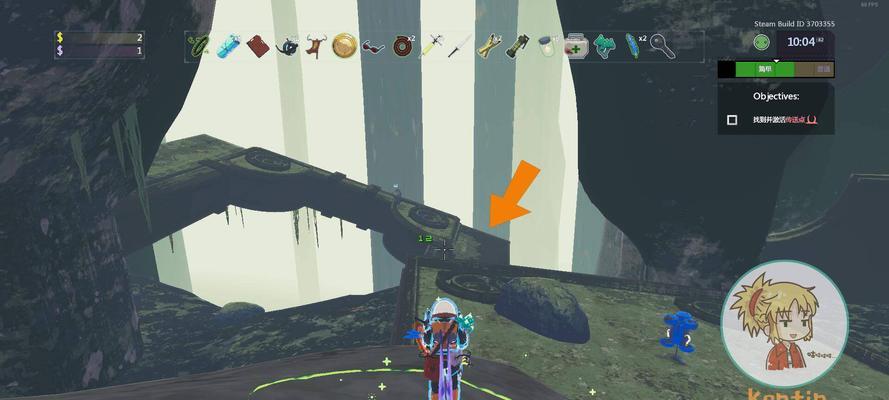
Task: Select the green curled tentacle item icon
Action: [200, 45]
